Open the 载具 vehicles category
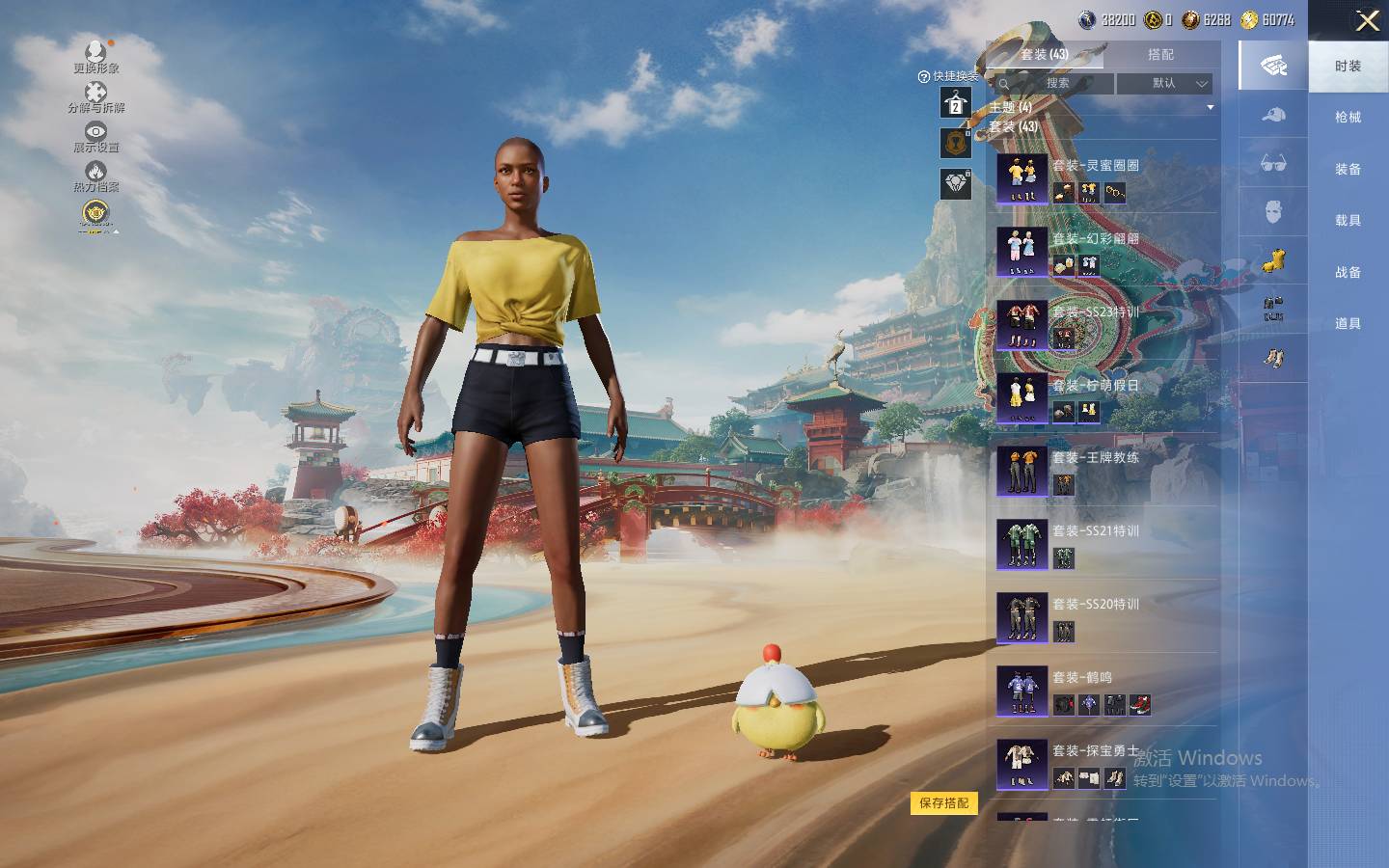 coord(1348,221)
